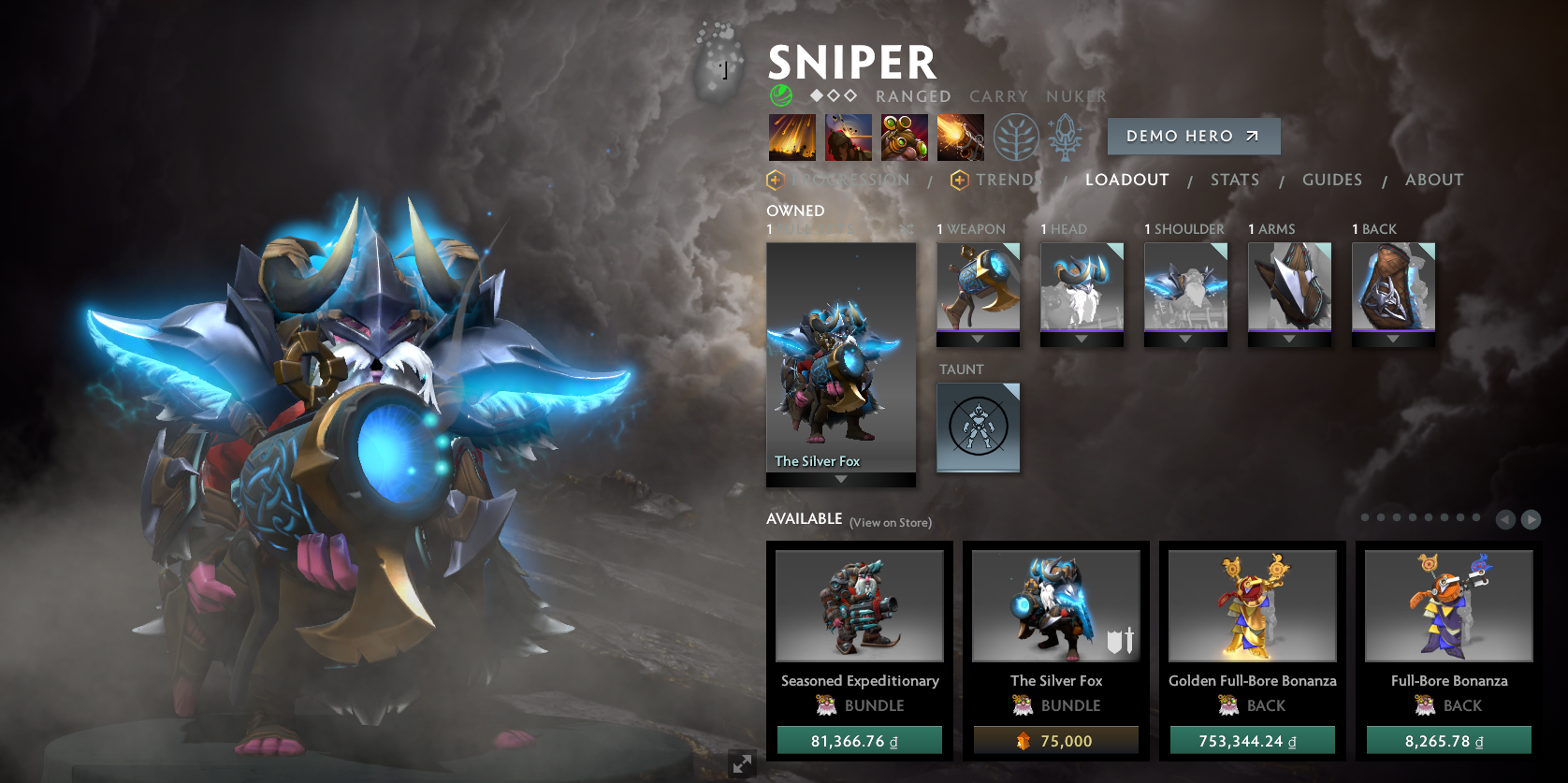1568x783 pixels.
Task: Pick the Take Aim ability icon
Action: pos(904,138)
